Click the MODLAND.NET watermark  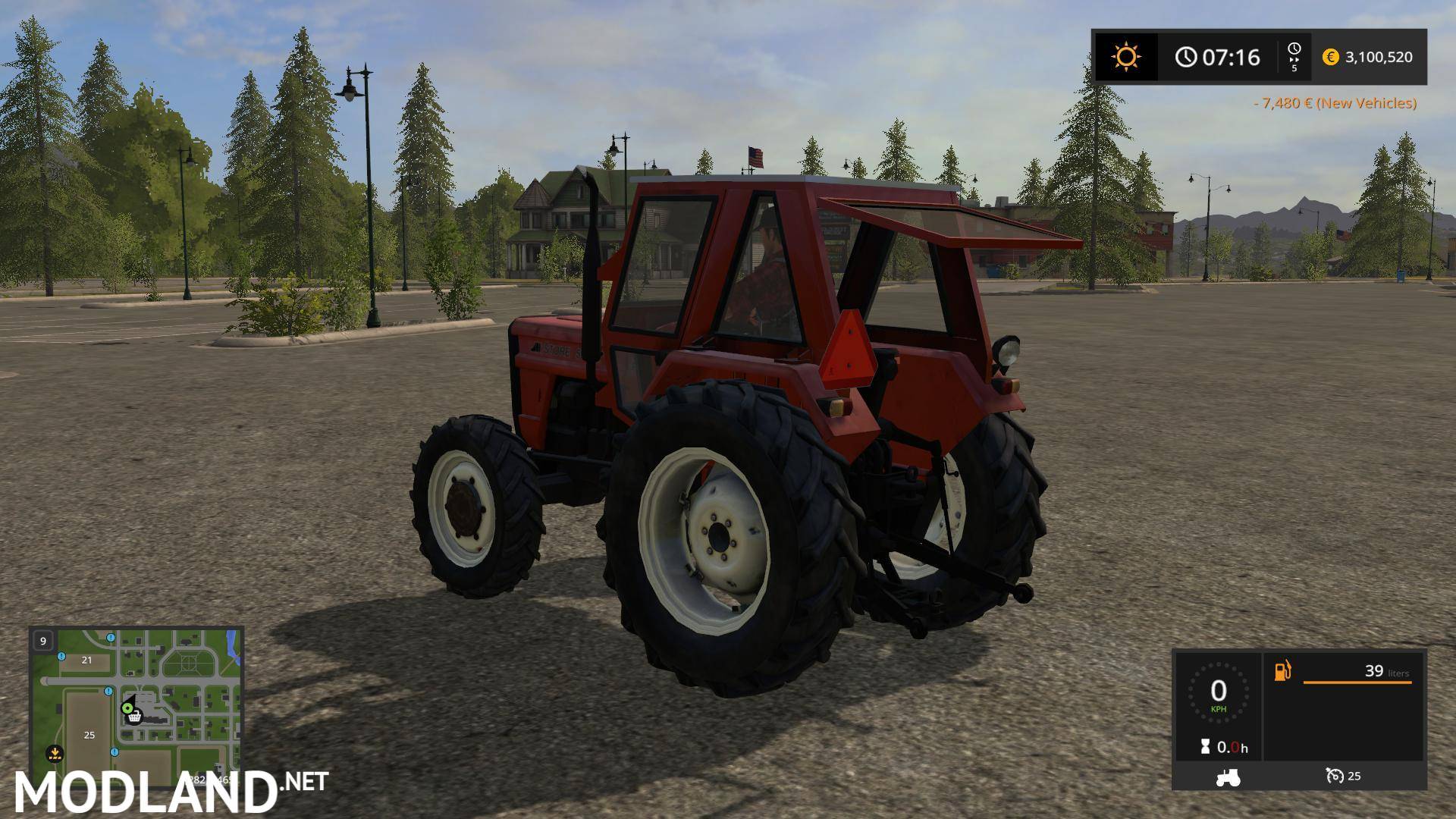(x=167, y=794)
